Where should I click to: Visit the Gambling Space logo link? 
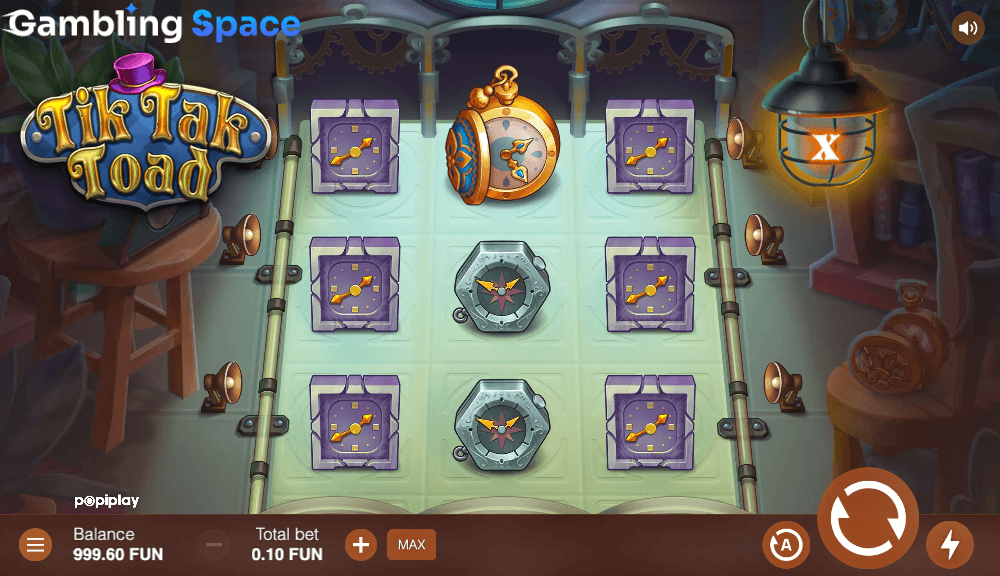coord(152,24)
